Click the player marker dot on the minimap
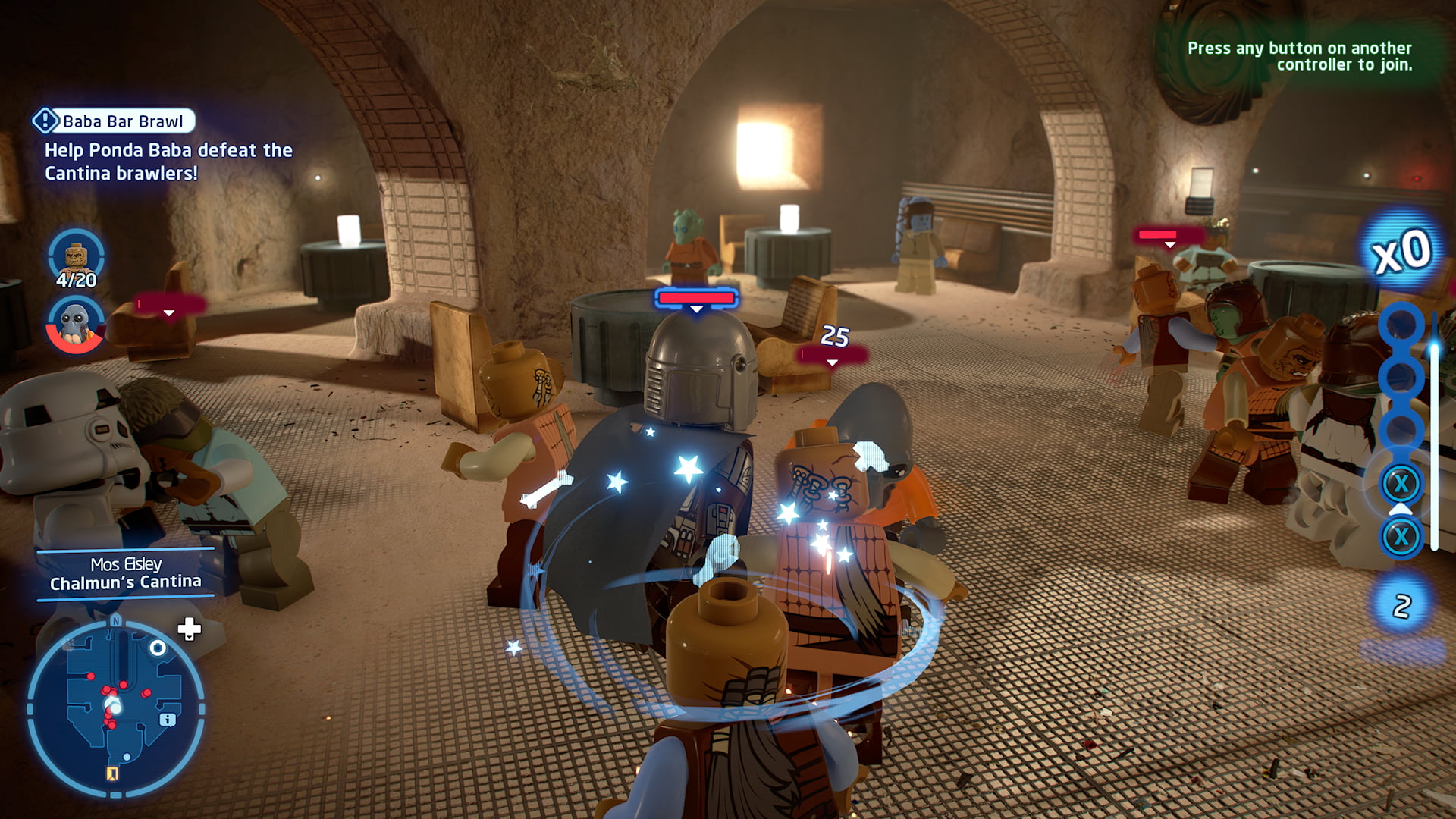Screen dimensions: 1456x819 (x=114, y=705)
